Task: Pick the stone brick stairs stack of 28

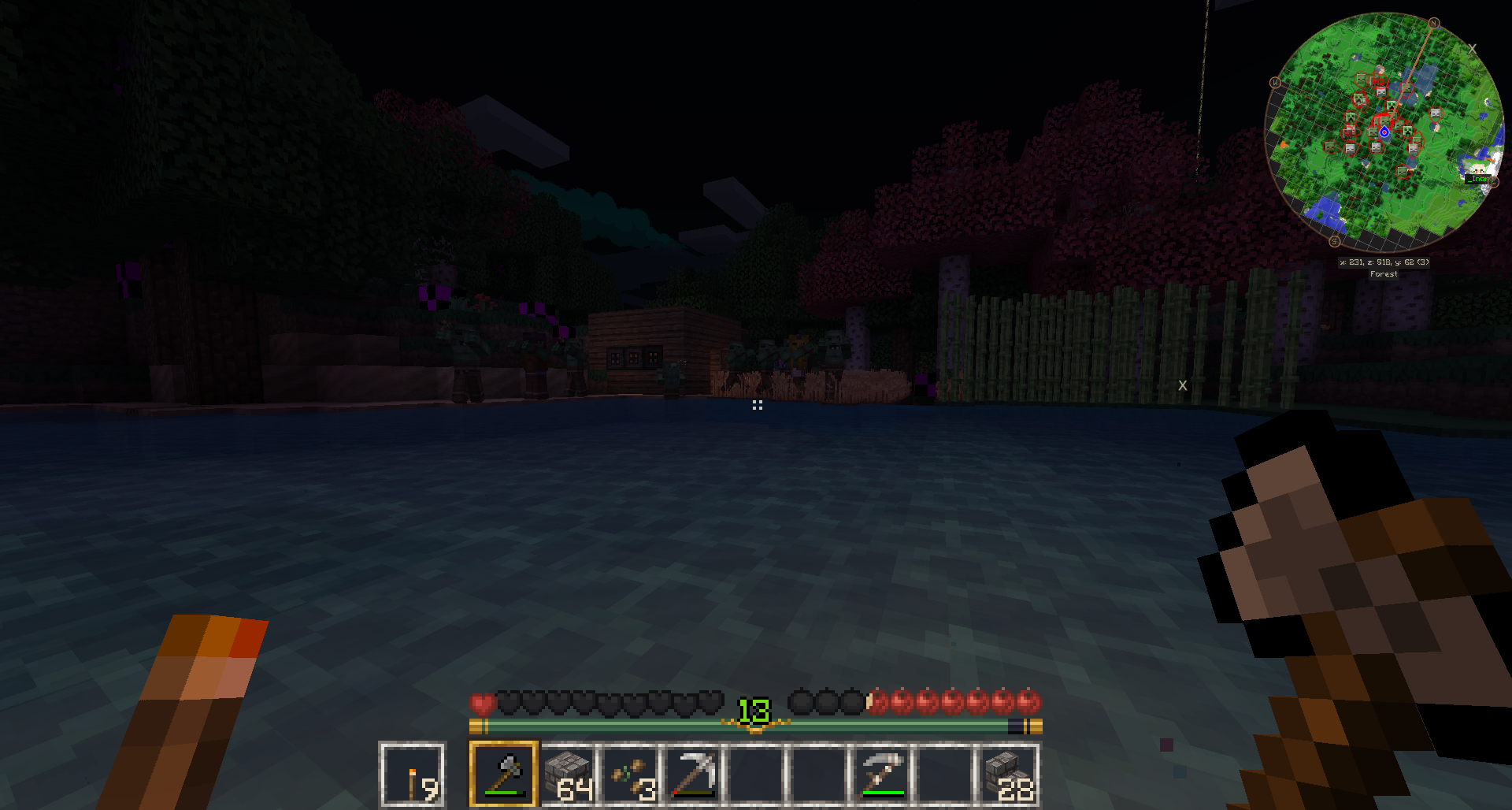Action: 1008,774
